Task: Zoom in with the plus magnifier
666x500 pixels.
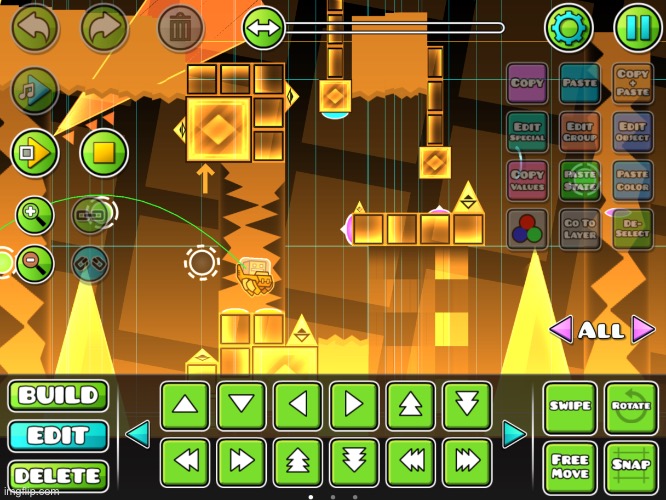Action: [34, 214]
